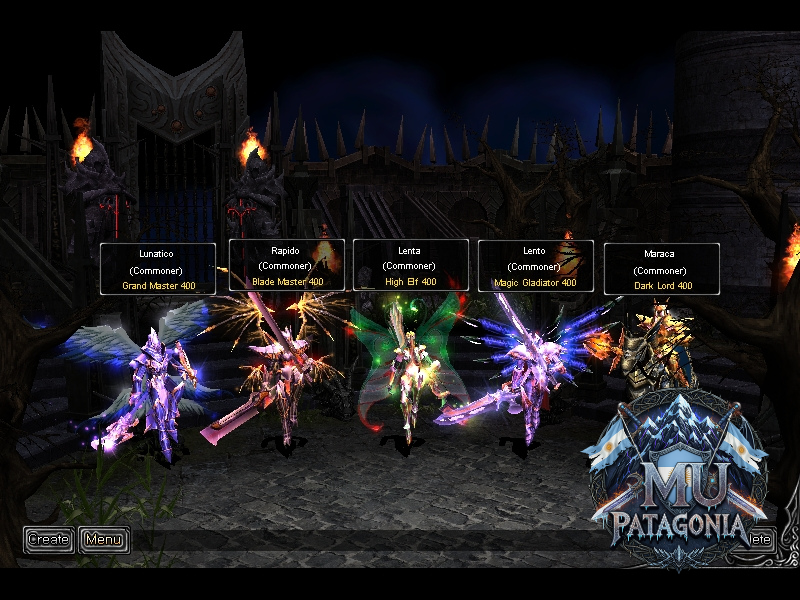Select the Lunatico Grand Master nameplate
Viewport: 800px width, 600px height.
pyautogui.click(x=158, y=270)
